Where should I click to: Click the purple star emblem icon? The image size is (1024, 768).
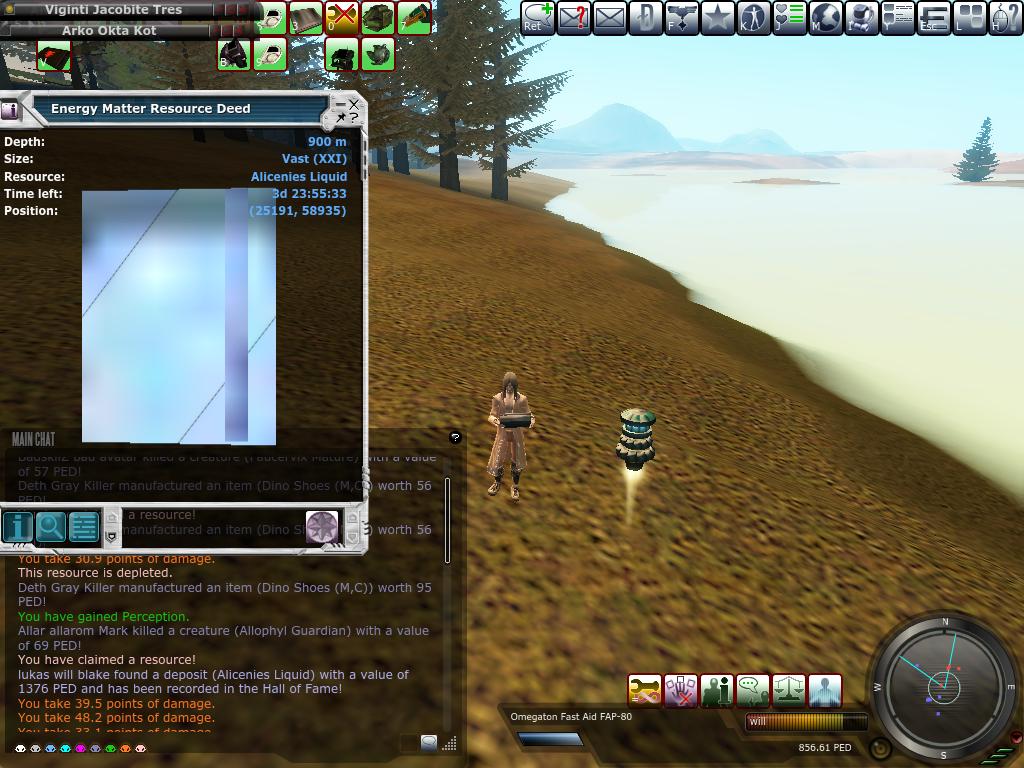click(321, 526)
